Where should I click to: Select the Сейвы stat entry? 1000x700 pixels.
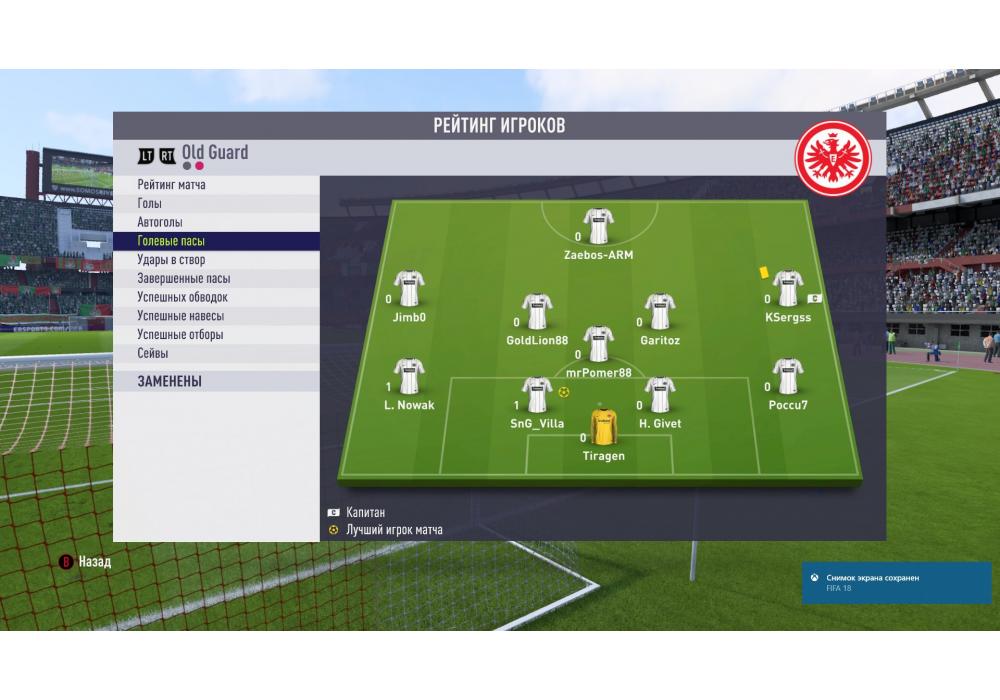[153, 353]
